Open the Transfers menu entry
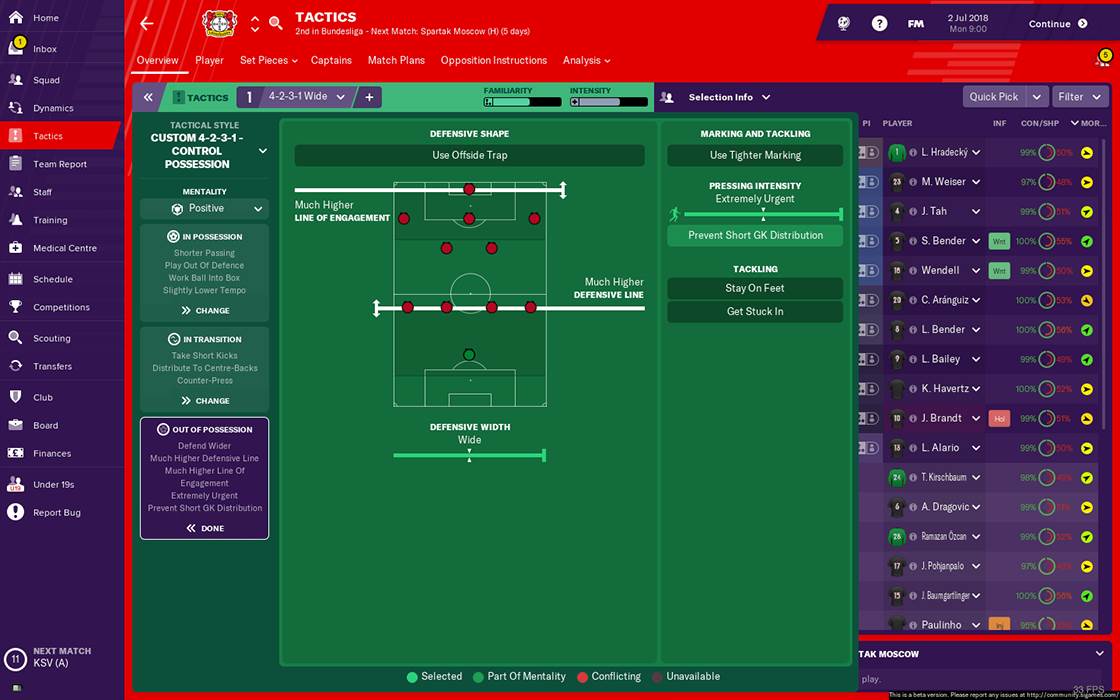1120x700 pixels. click(x=52, y=366)
